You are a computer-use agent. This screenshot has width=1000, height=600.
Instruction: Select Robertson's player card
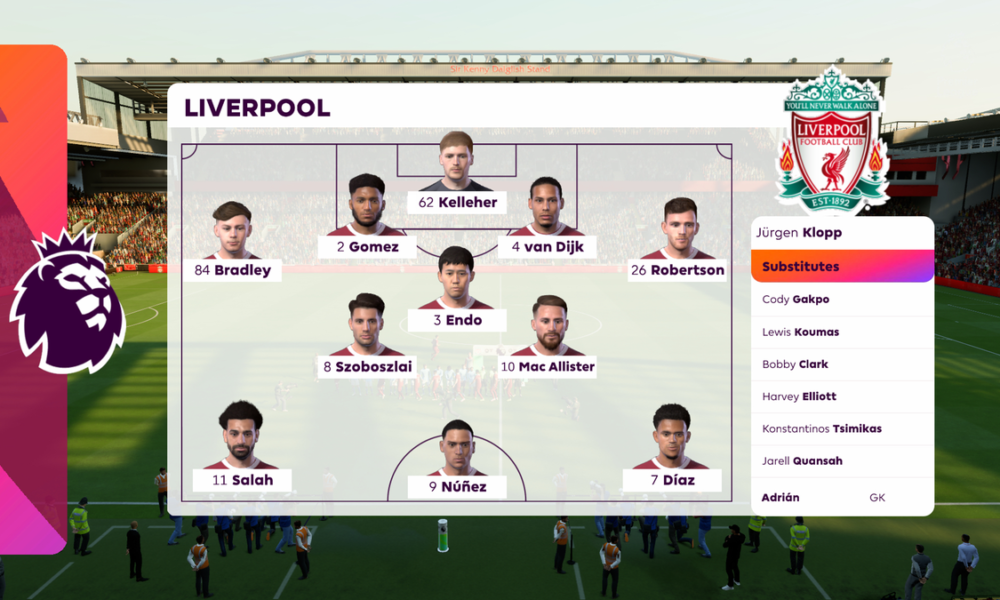point(677,270)
